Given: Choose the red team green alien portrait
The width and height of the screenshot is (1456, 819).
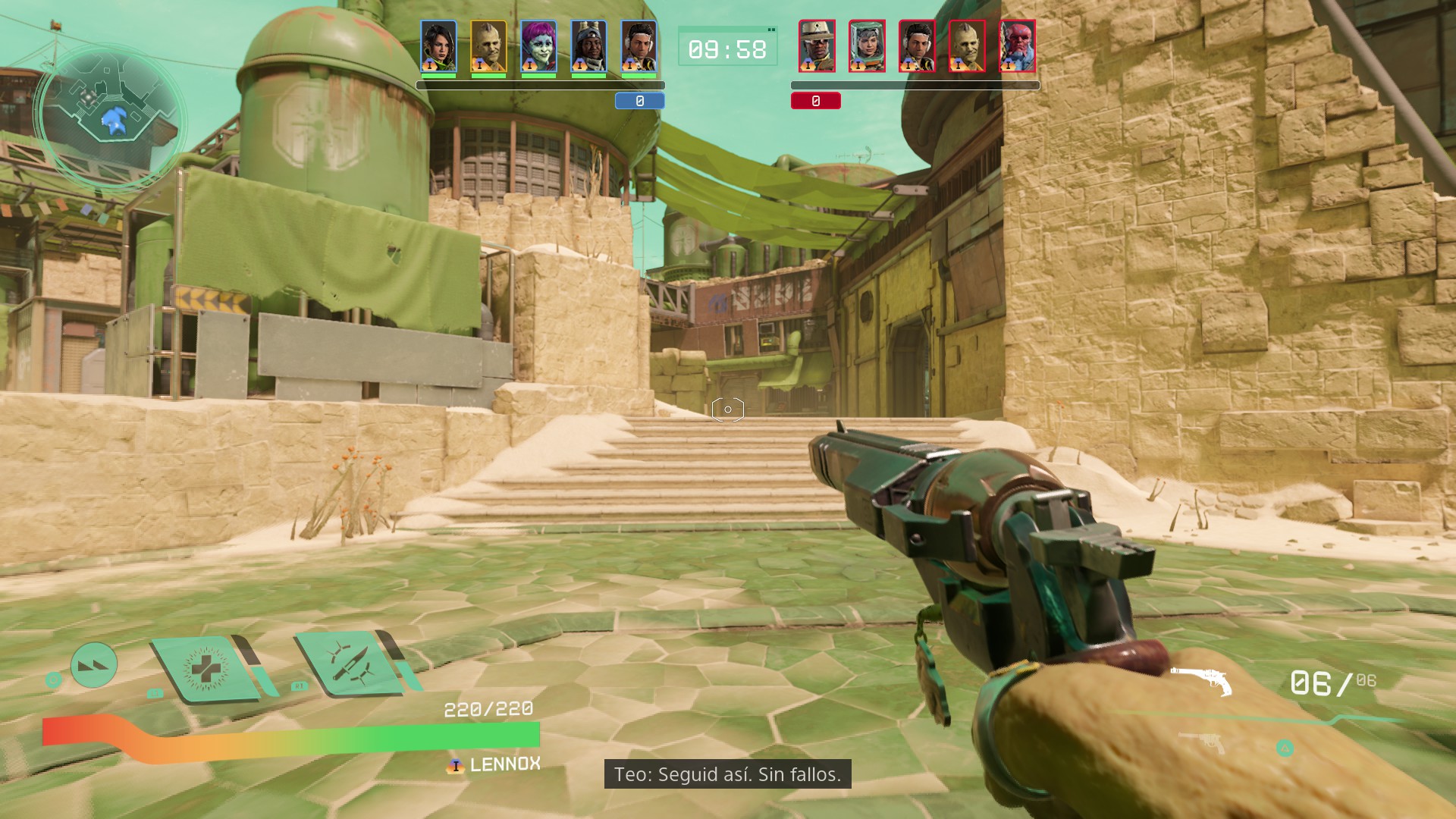Looking at the screenshot, I should click(x=967, y=47).
